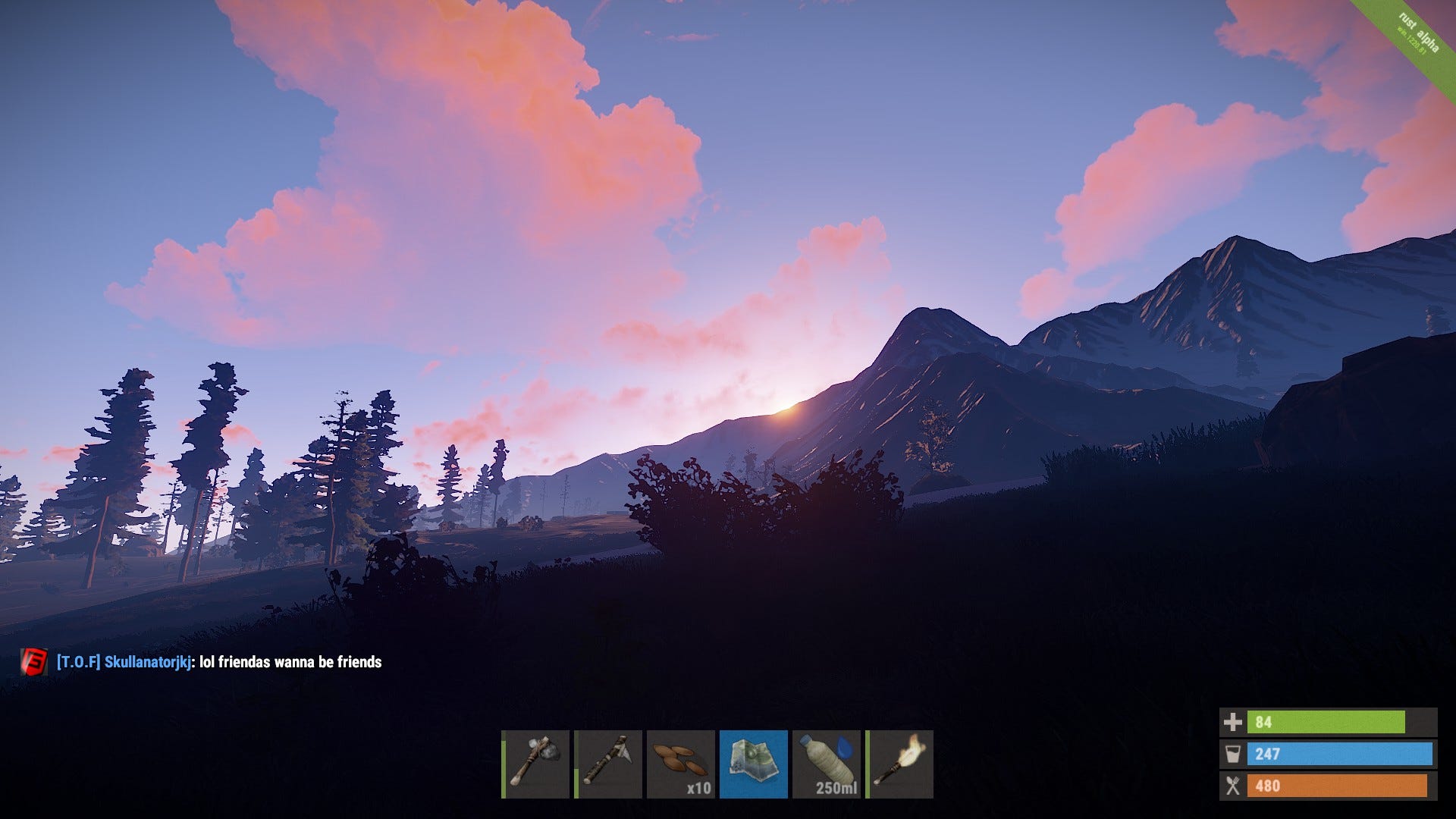Equip the stone spear from the hotbar

608,764
